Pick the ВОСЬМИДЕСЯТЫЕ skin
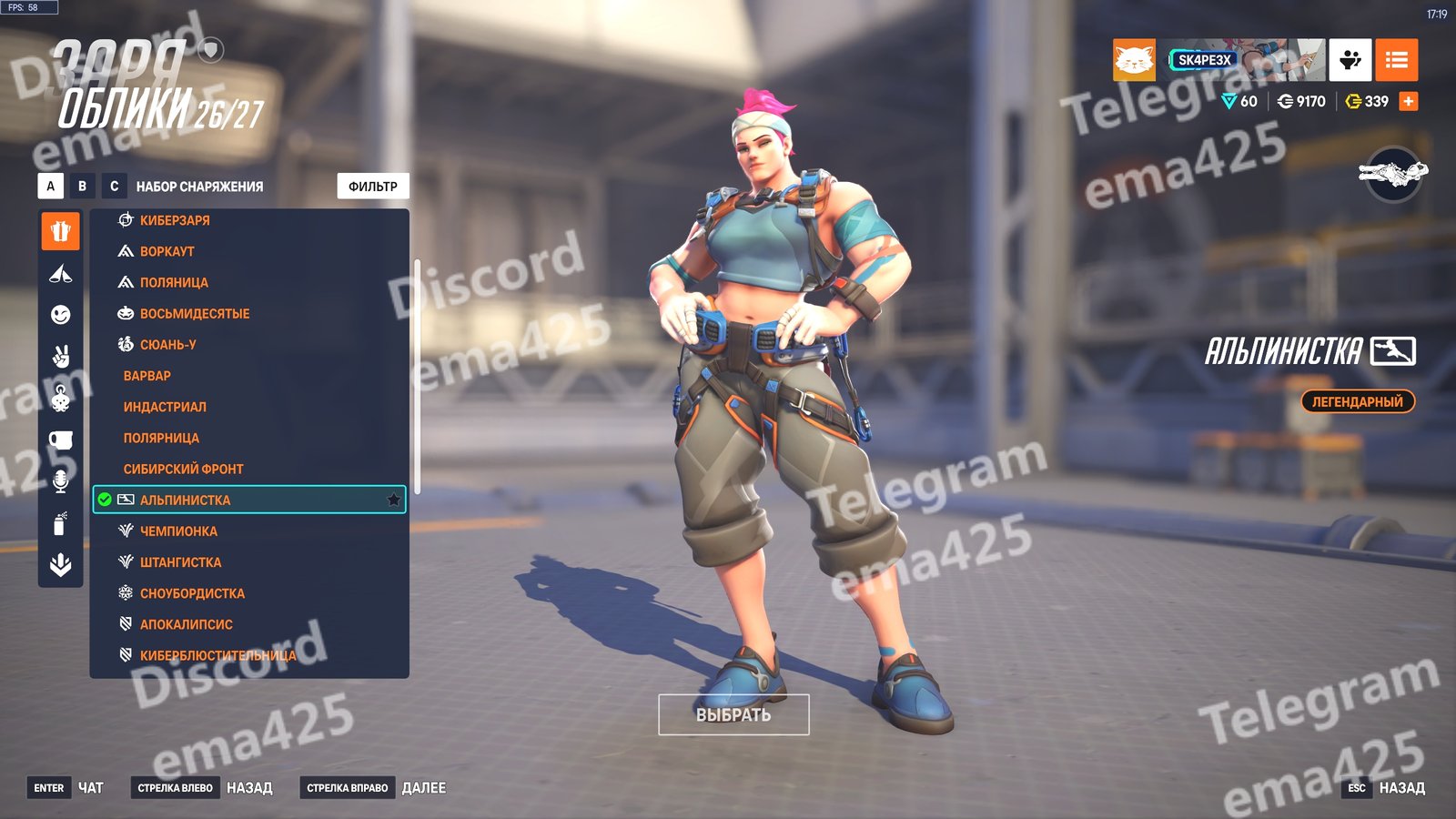The width and height of the screenshot is (1456, 819). coord(195,313)
